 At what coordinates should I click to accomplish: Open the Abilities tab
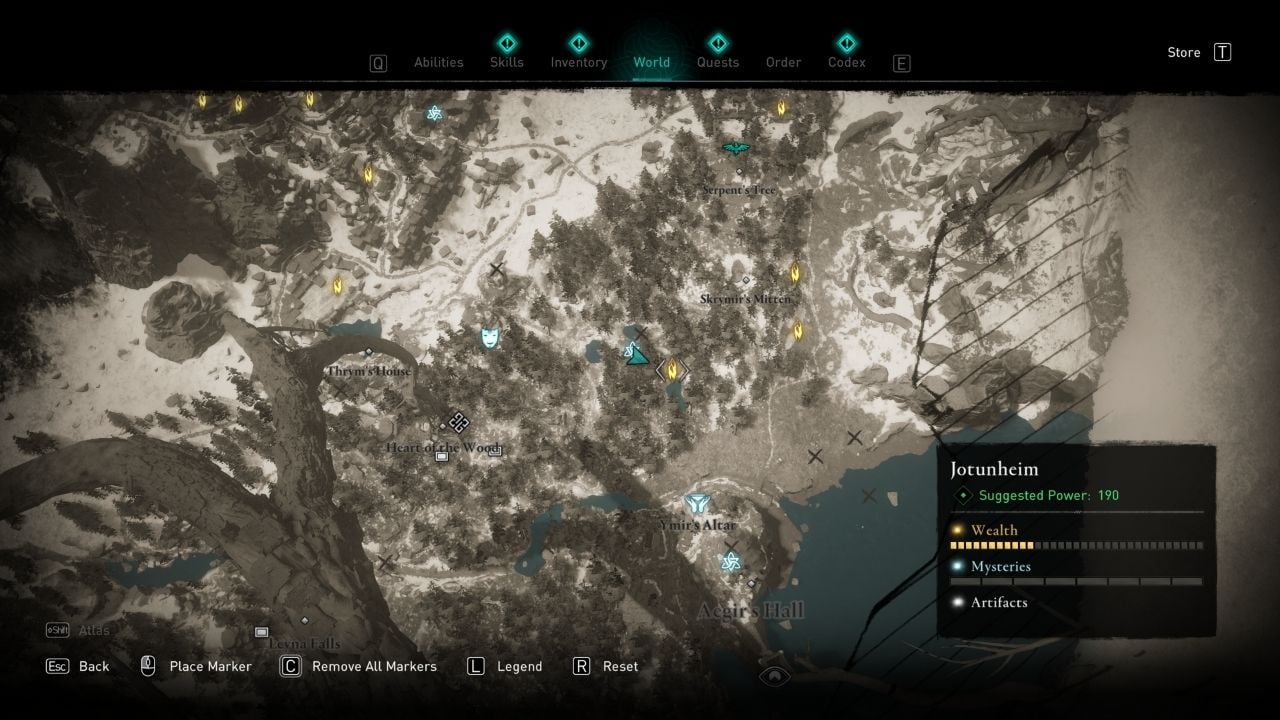(x=438, y=62)
